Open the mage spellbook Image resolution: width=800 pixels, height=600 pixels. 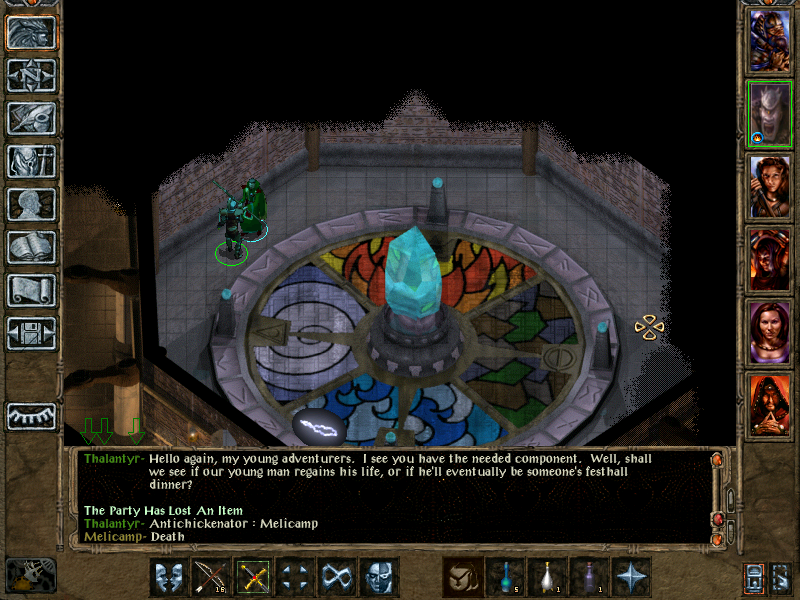pyautogui.click(x=32, y=247)
